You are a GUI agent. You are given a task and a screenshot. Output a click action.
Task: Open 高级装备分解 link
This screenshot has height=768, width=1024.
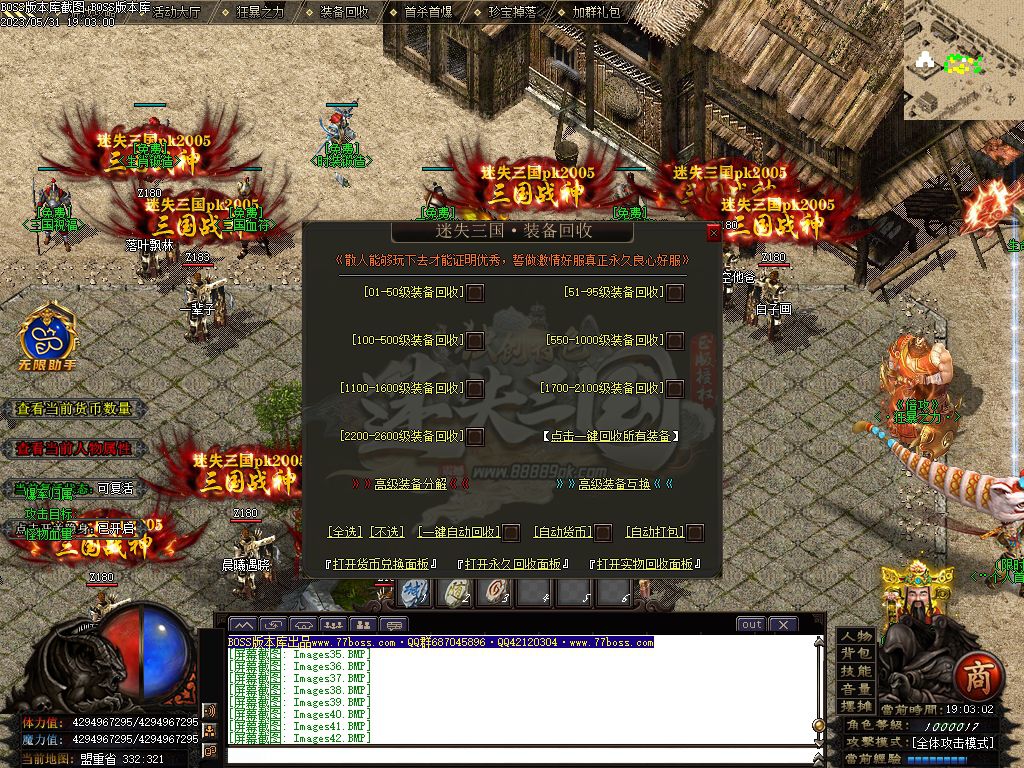coord(410,484)
